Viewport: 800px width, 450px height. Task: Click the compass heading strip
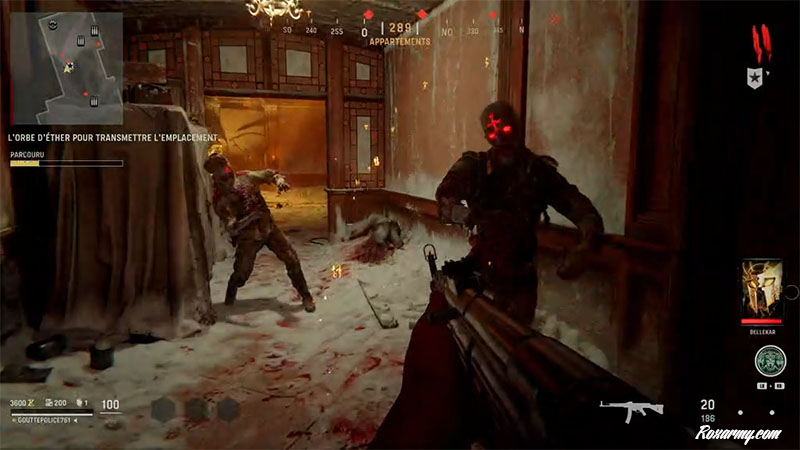(x=399, y=31)
